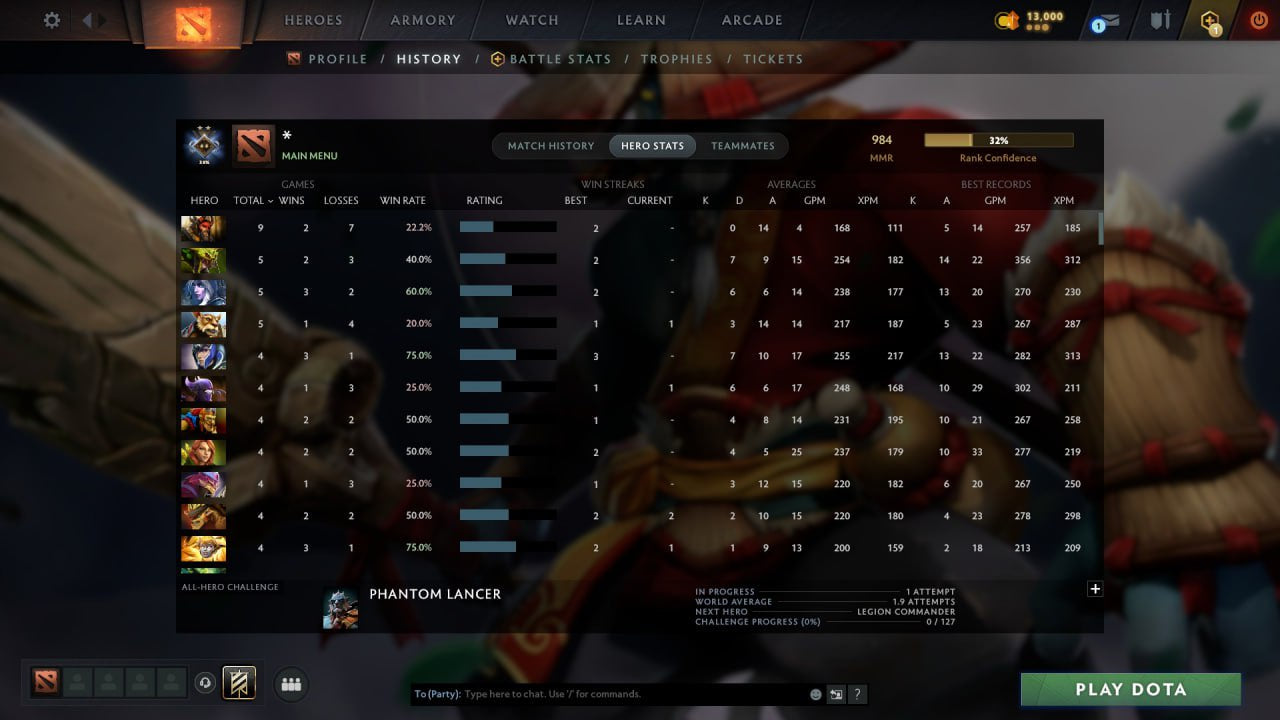
Task: Open the party finder friends icon
Action: pyautogui.click(x=290, y=684)
